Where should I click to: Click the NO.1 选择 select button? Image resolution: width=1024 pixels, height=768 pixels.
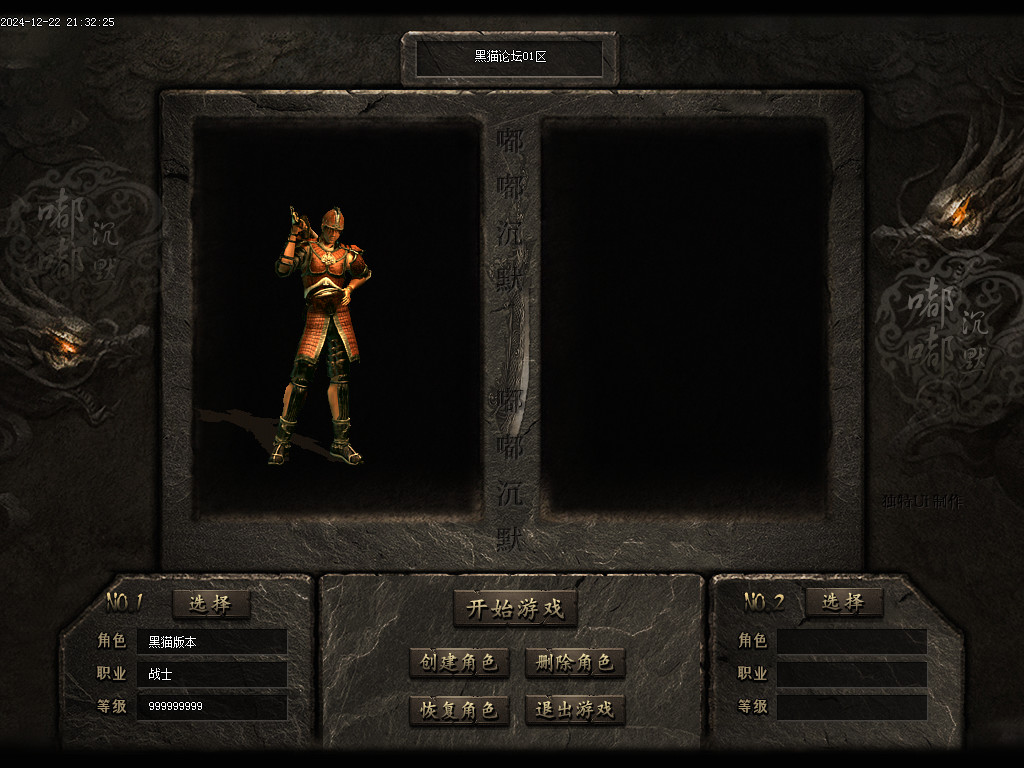[x=210, y=603]
